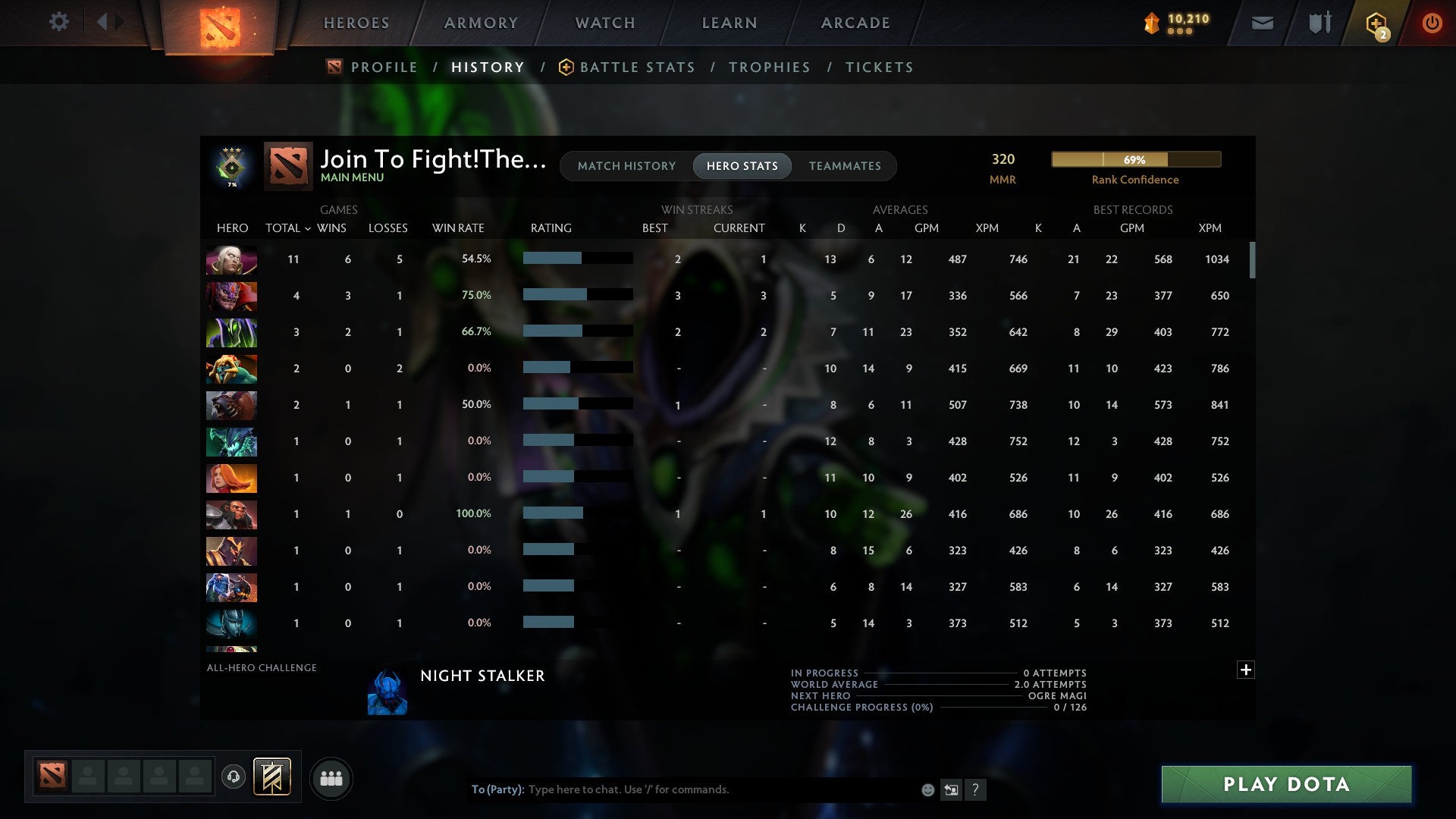Expand the All-Hero Challenge plus control
This screenshot has width=1456, height=819.
click(1246, 670)
